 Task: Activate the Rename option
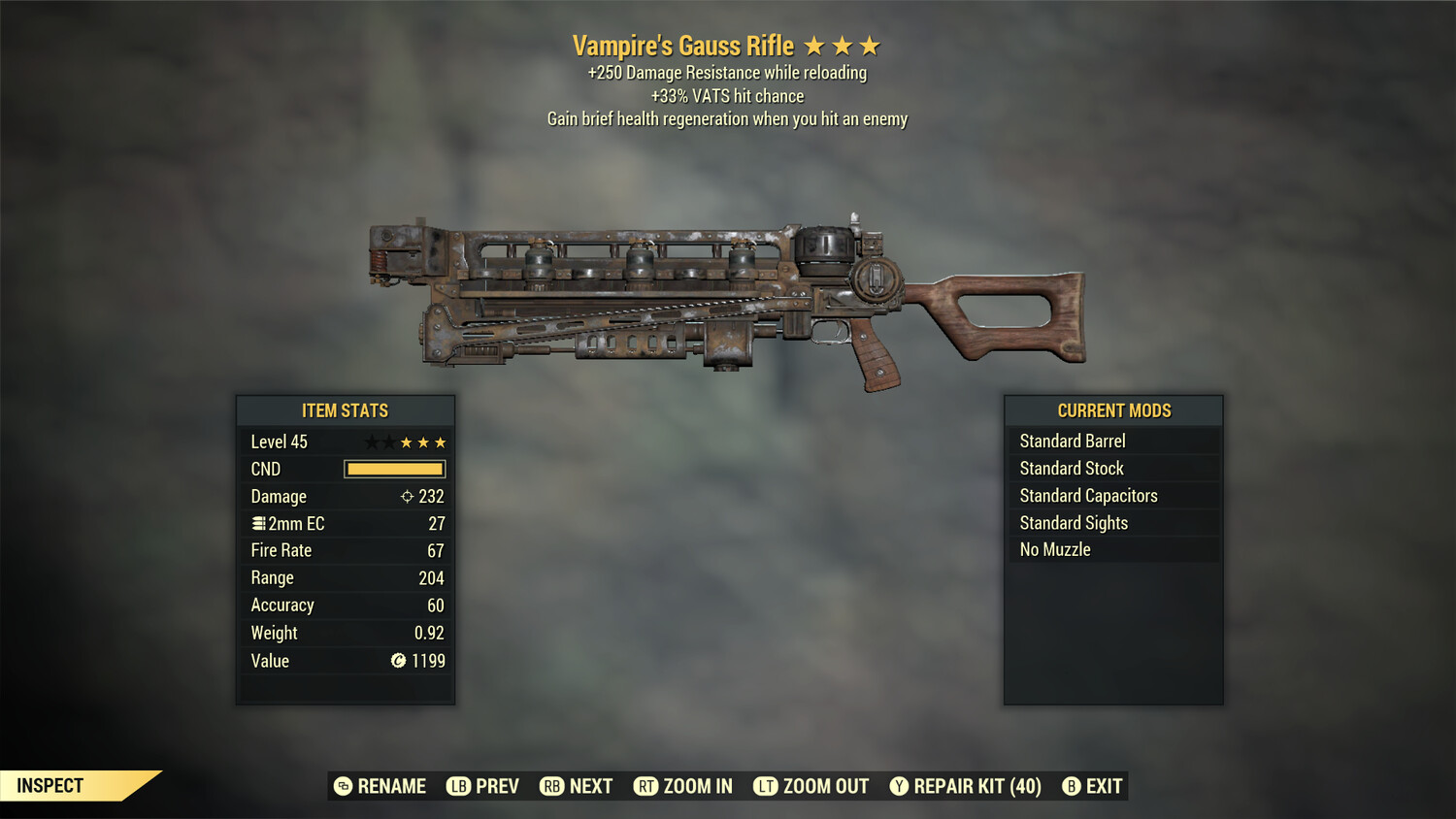(x=393, y=786)
